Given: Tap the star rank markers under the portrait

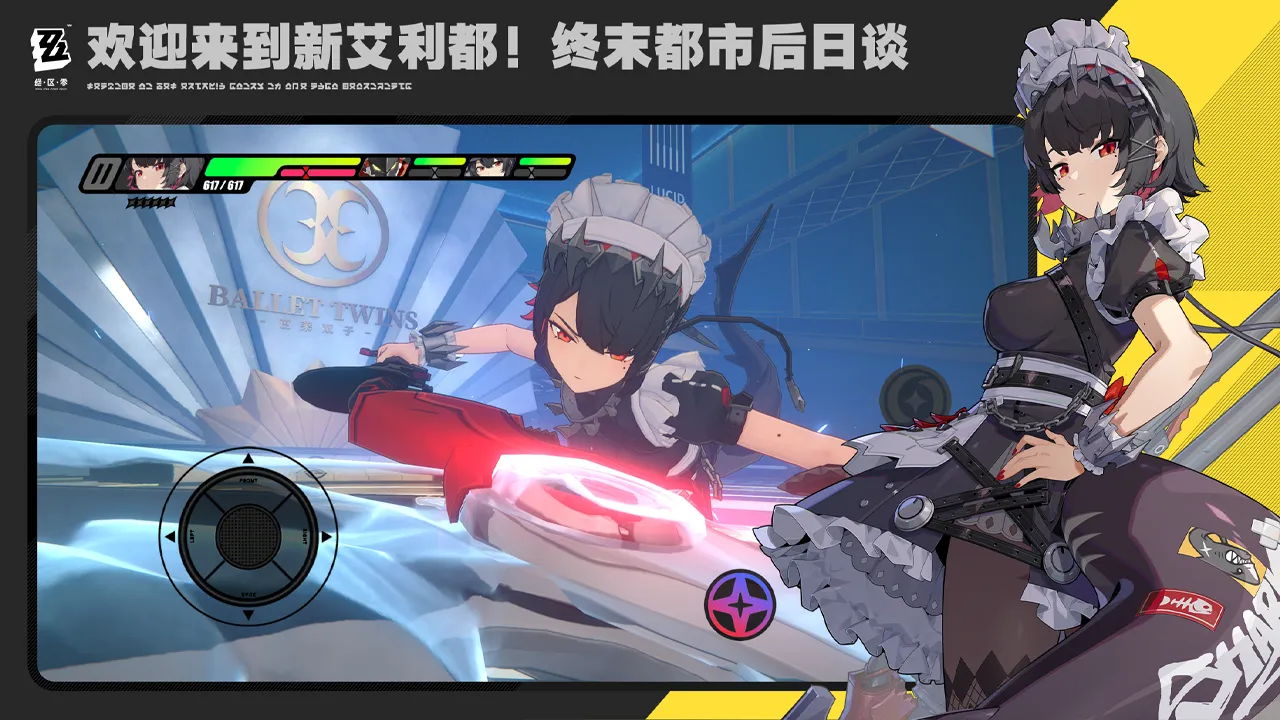Looking at the screenshot, I should pyautogui.click(x=150, y=200).
